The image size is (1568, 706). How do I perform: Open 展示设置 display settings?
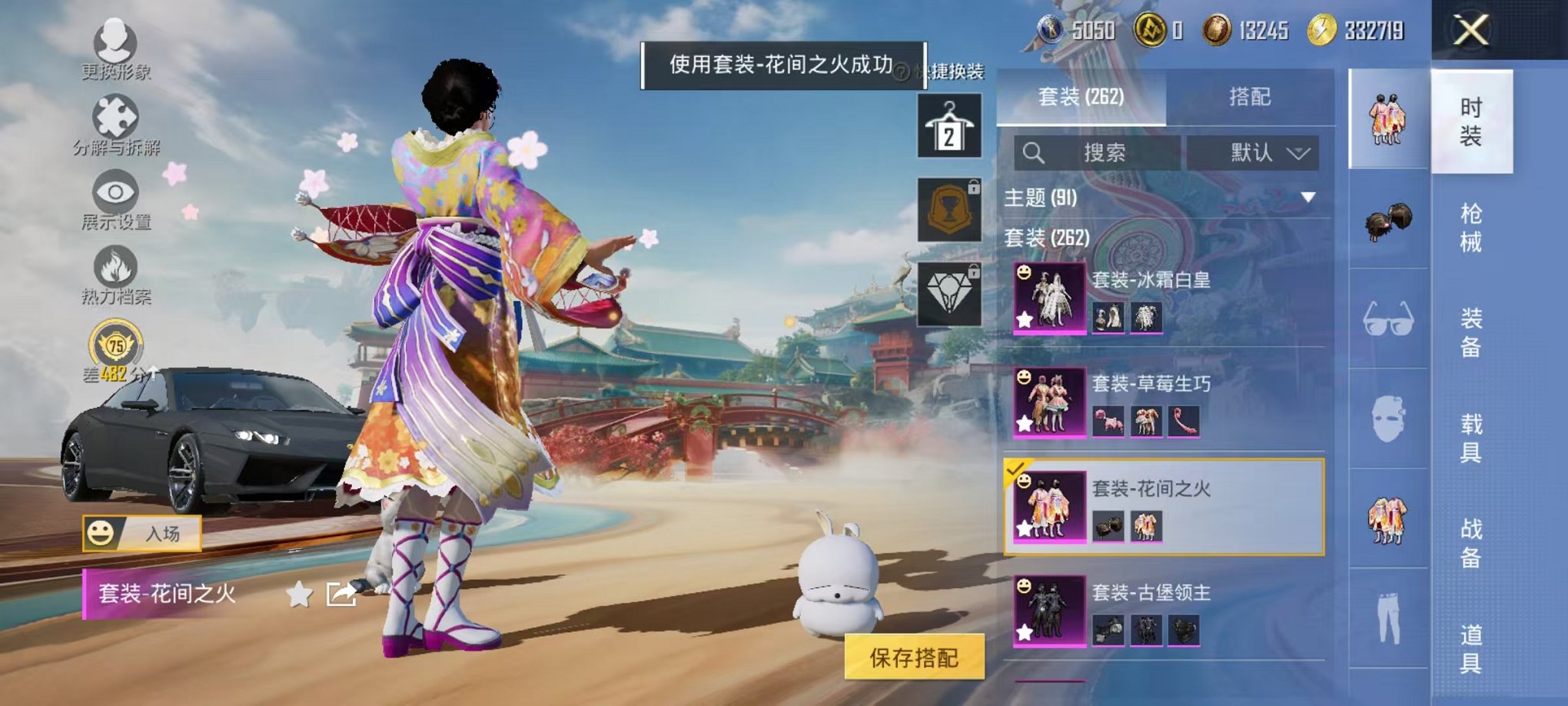point(114,192)
